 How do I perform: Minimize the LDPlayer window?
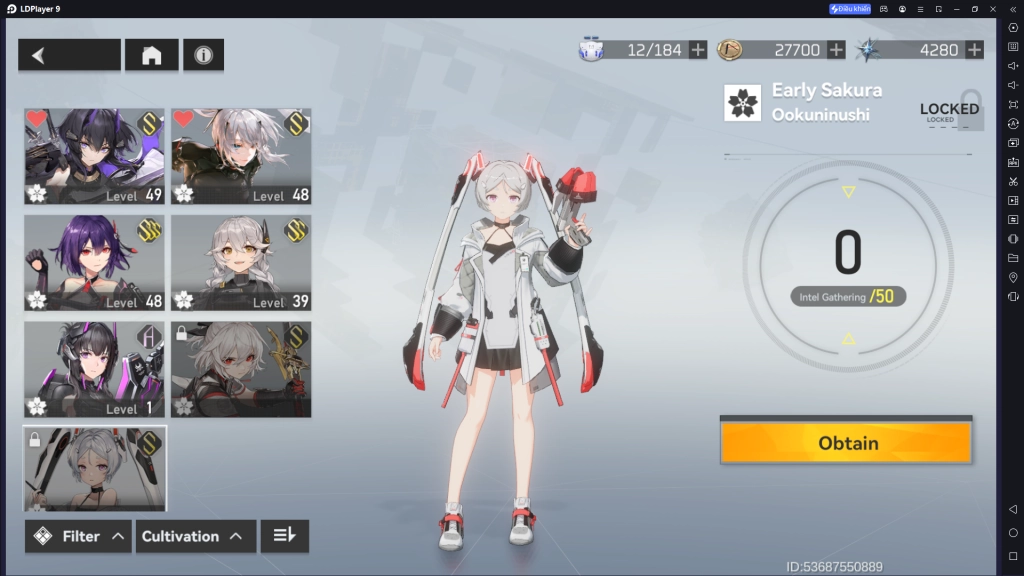click(956, 9)
